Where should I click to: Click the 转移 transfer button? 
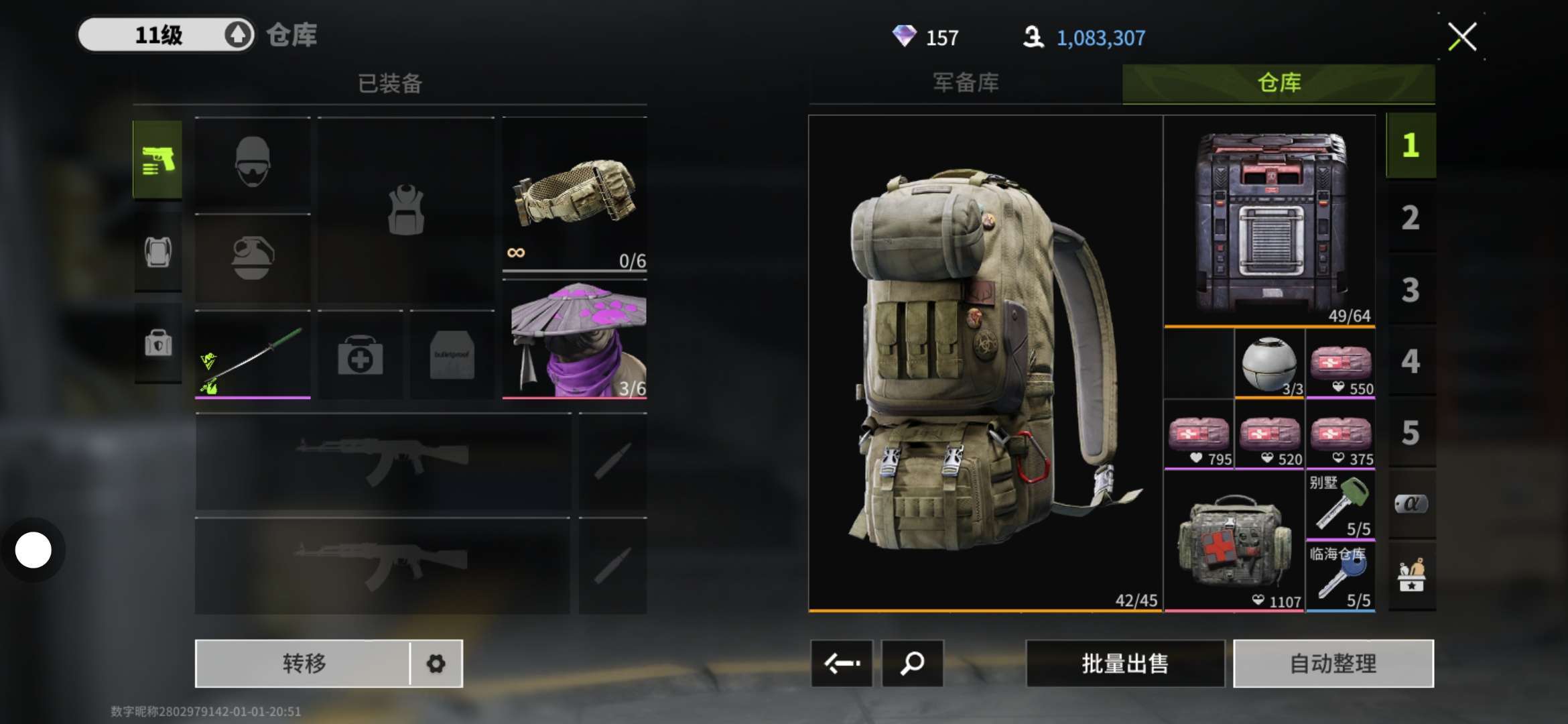[304, 664]
